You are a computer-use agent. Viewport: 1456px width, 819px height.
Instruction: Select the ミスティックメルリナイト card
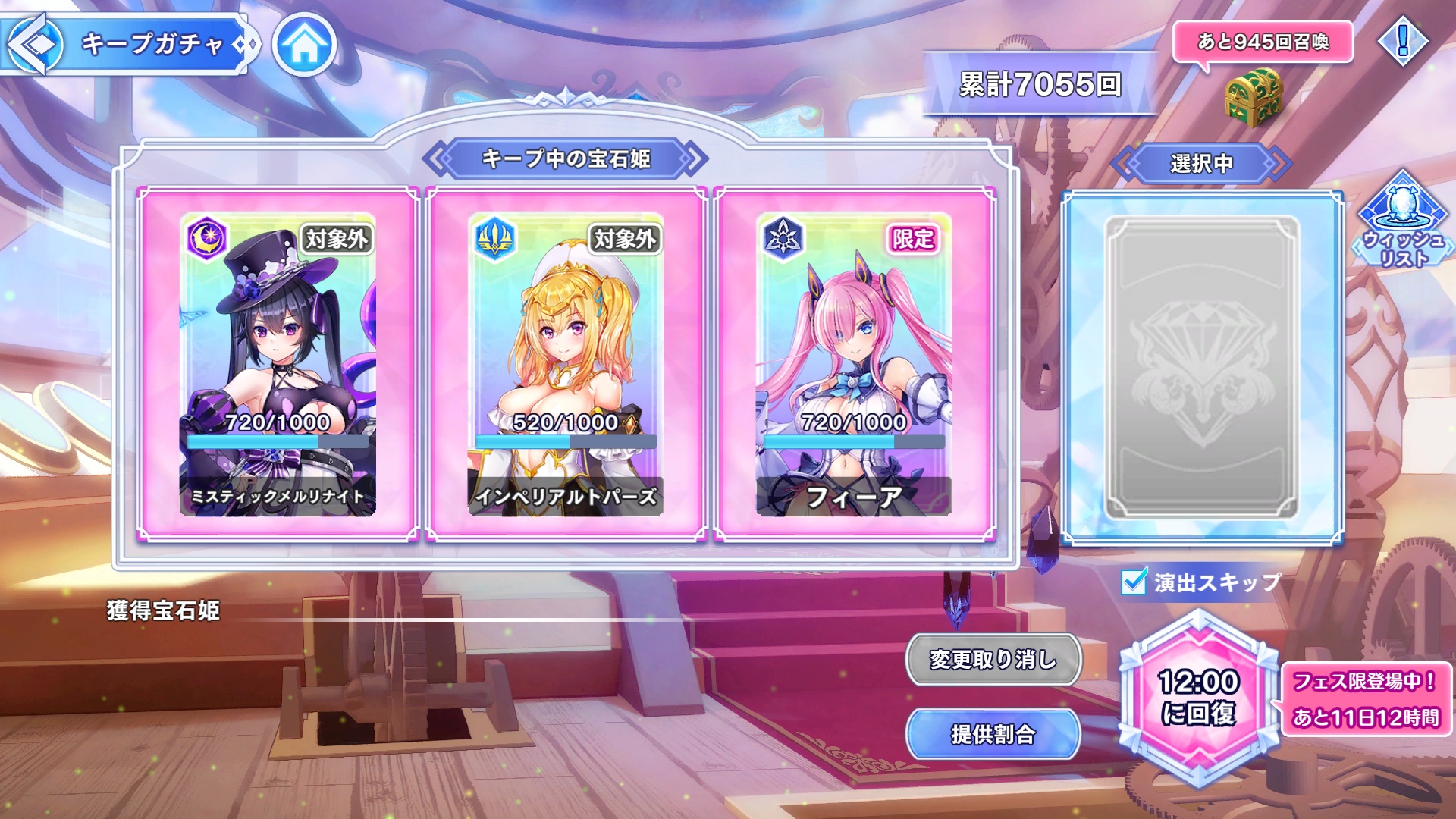278,364
